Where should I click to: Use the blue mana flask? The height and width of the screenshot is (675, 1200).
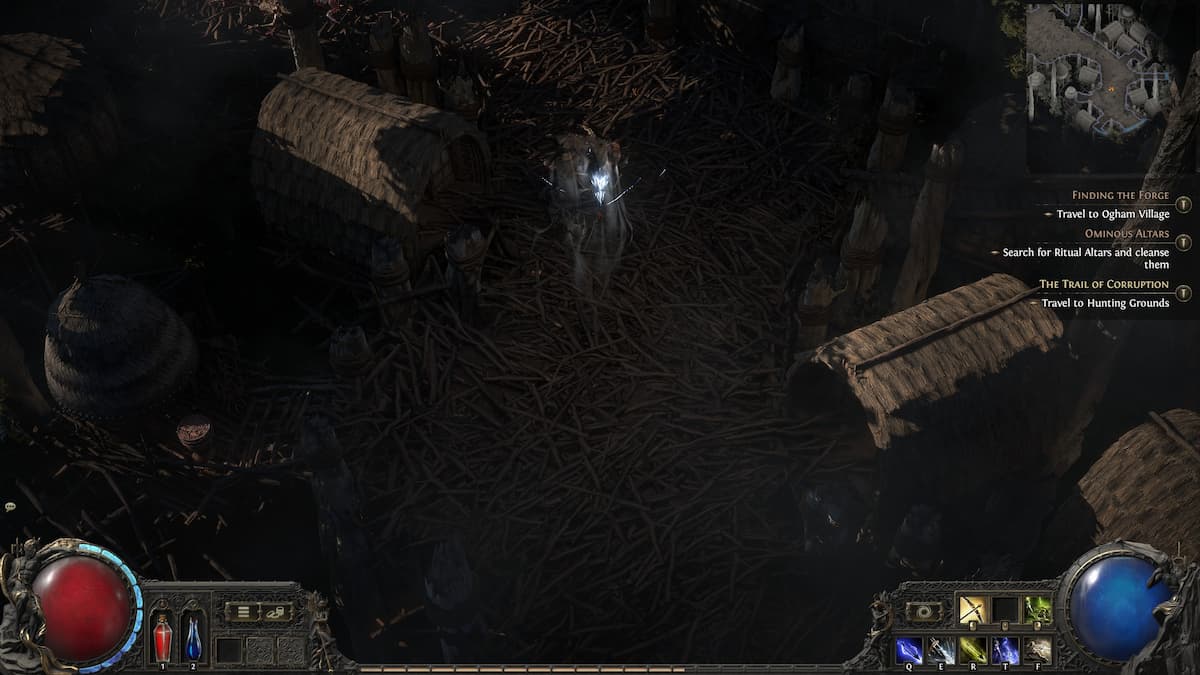tap(193, 637)
